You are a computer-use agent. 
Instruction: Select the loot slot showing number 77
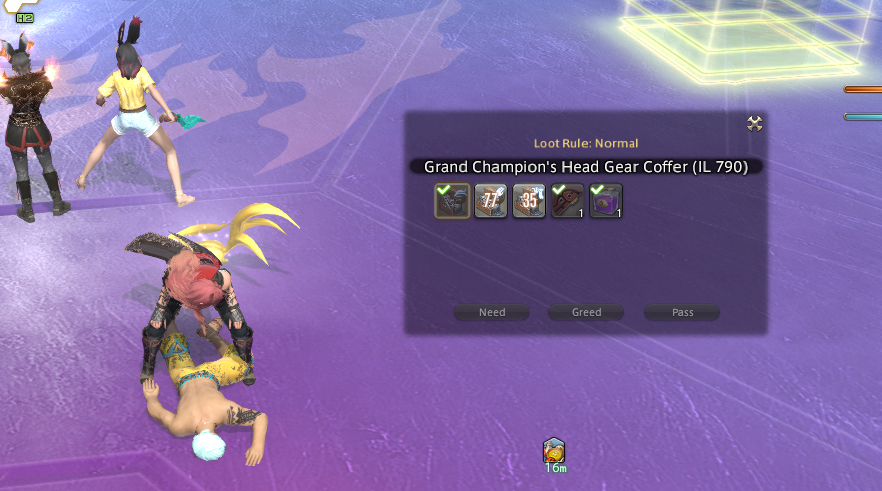(x=491, y=201)
